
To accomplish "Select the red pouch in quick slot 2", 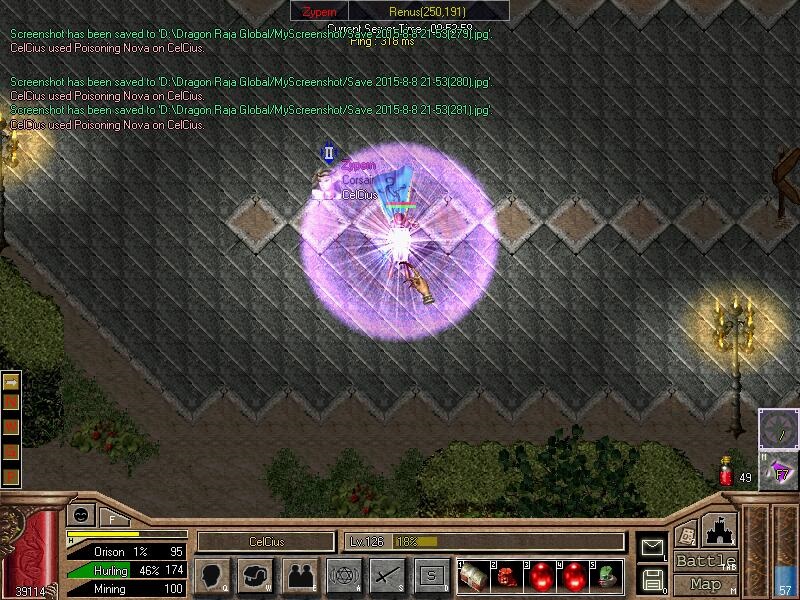I will (508, 576).
